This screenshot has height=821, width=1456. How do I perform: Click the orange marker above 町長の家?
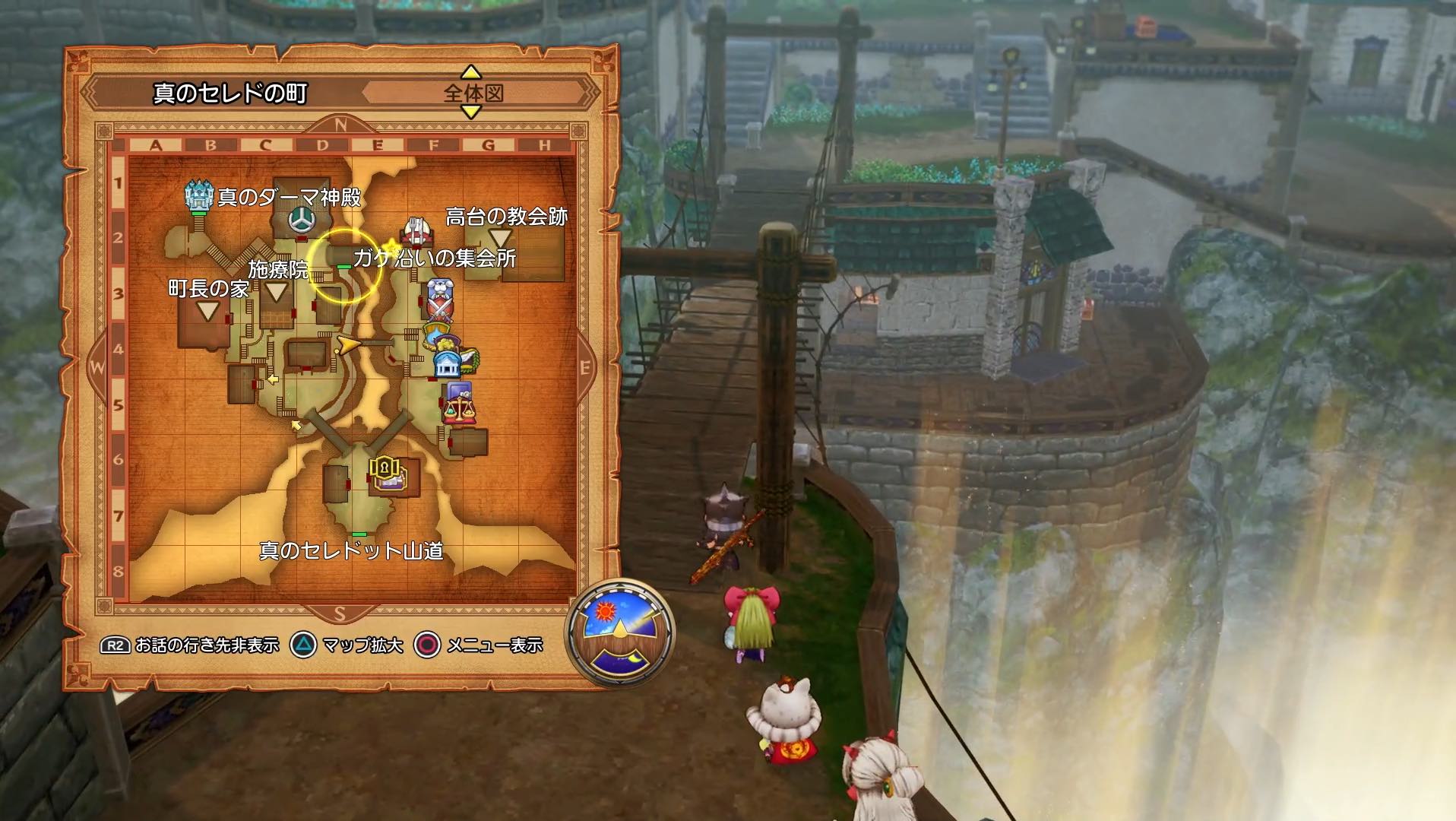pos(207,311)
